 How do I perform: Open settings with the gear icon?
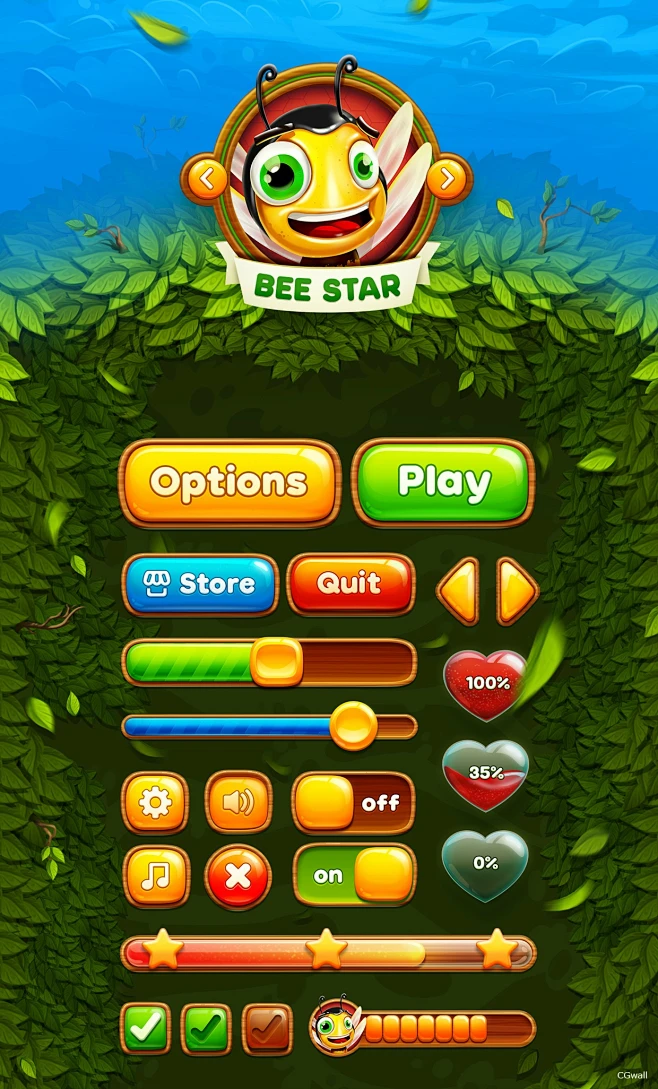coord(155,802)
